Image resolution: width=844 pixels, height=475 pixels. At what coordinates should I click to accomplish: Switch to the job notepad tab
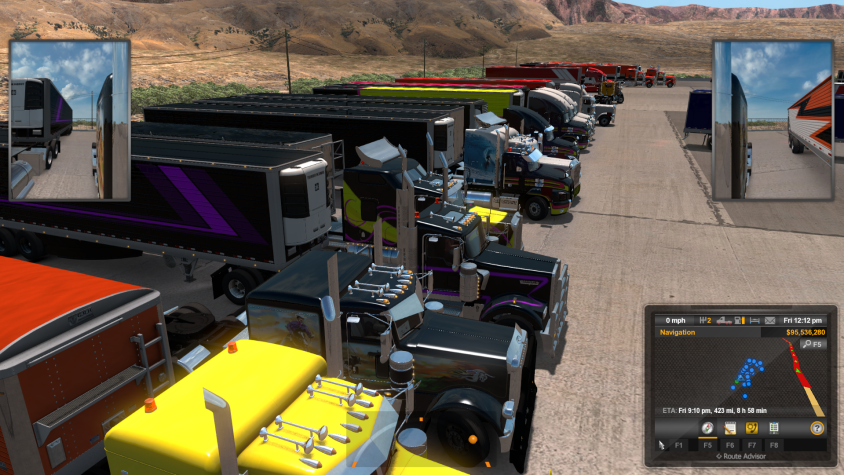tap(730, 428)
